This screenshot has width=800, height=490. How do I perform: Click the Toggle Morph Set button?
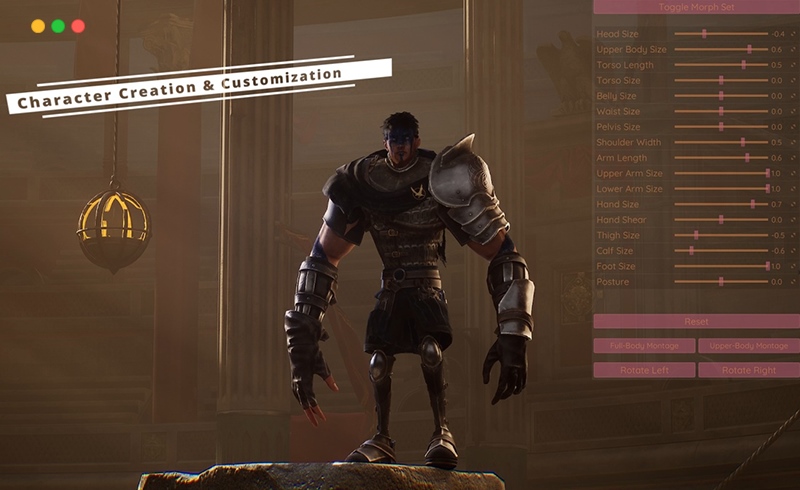pyautogui.click(x=696, y=7)
